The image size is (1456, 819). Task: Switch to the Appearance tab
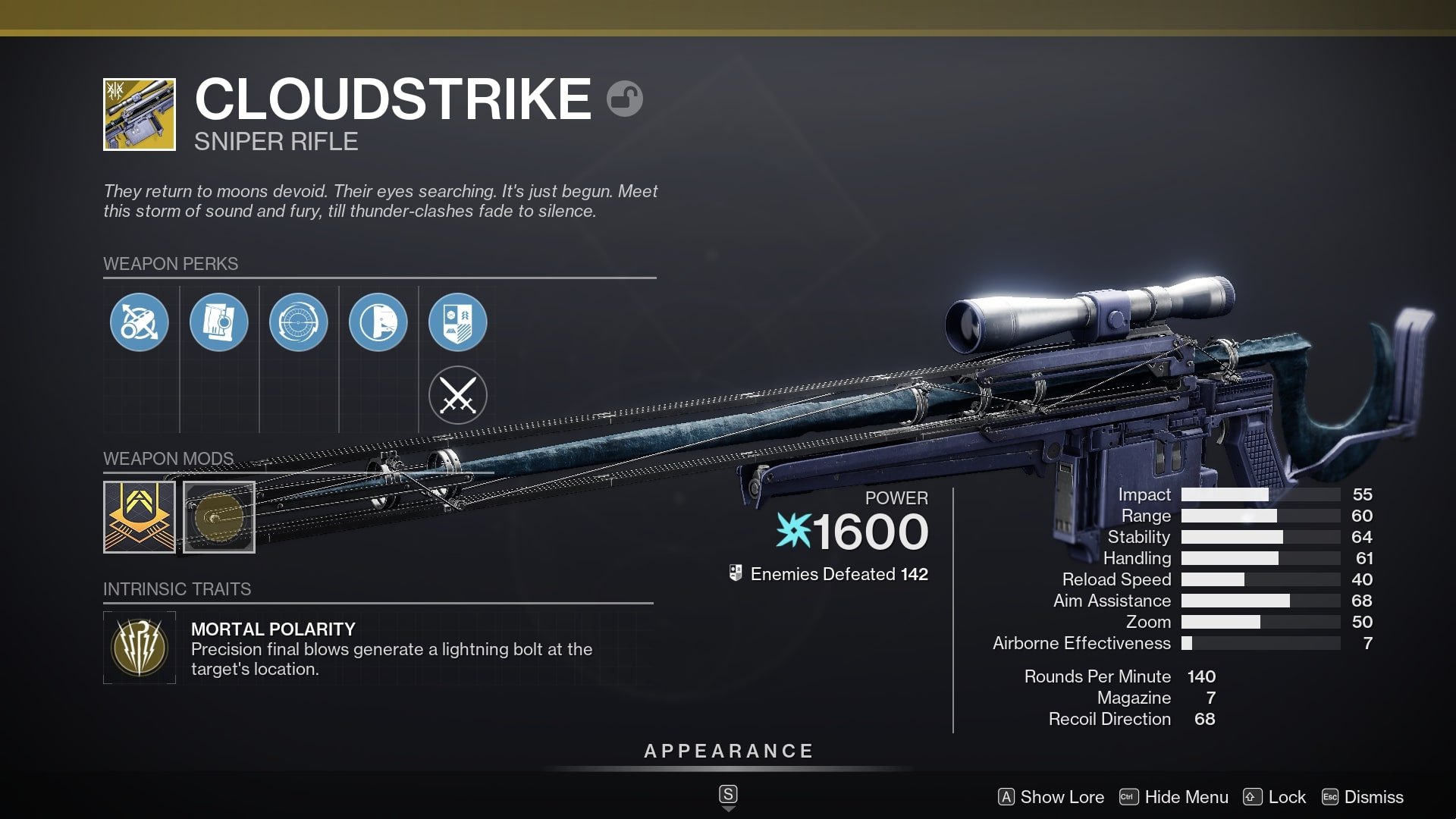click(x=727, y=752)
